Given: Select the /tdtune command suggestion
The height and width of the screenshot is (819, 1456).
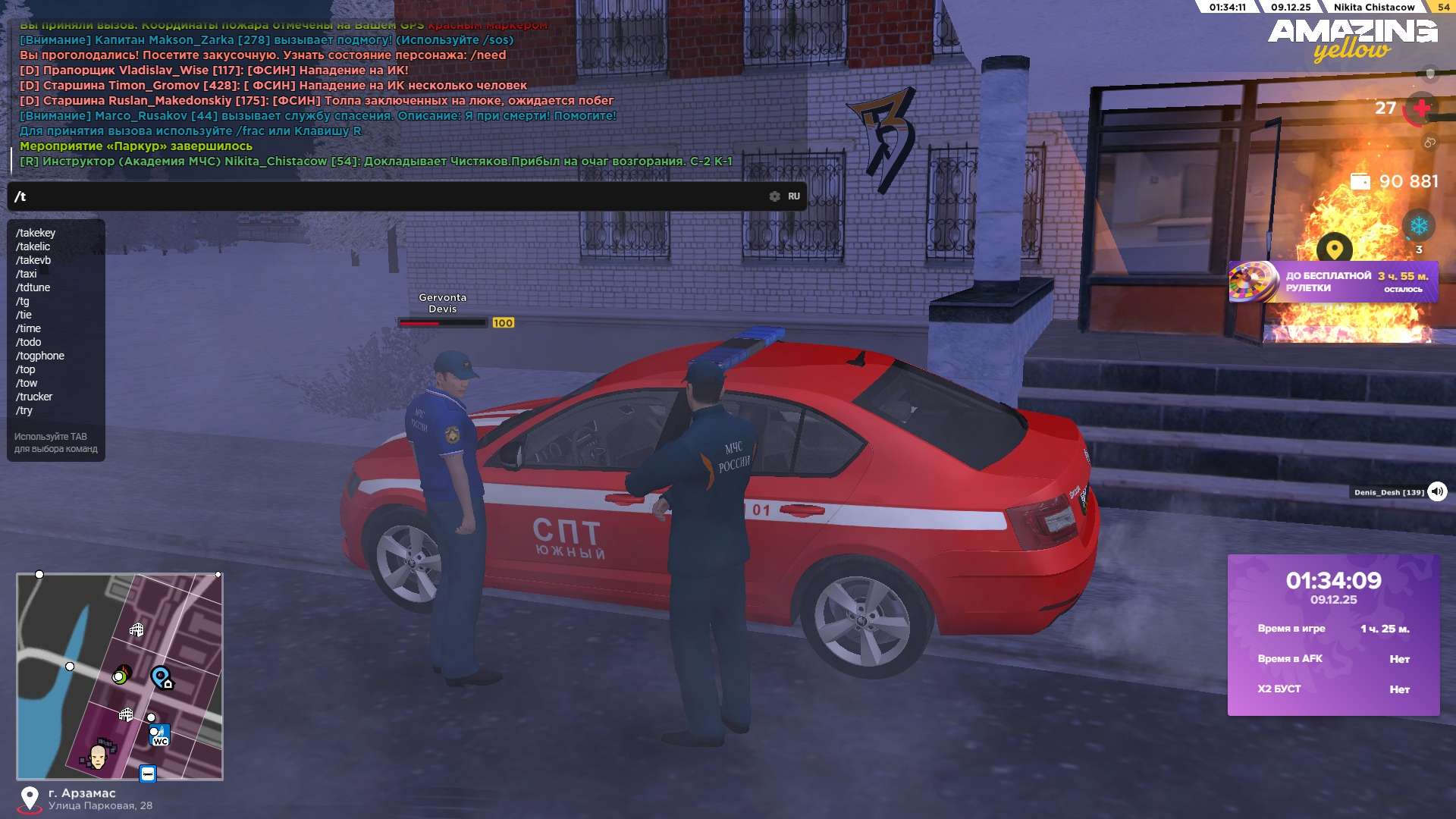Looking at the screenshot, I should [33, 287].
